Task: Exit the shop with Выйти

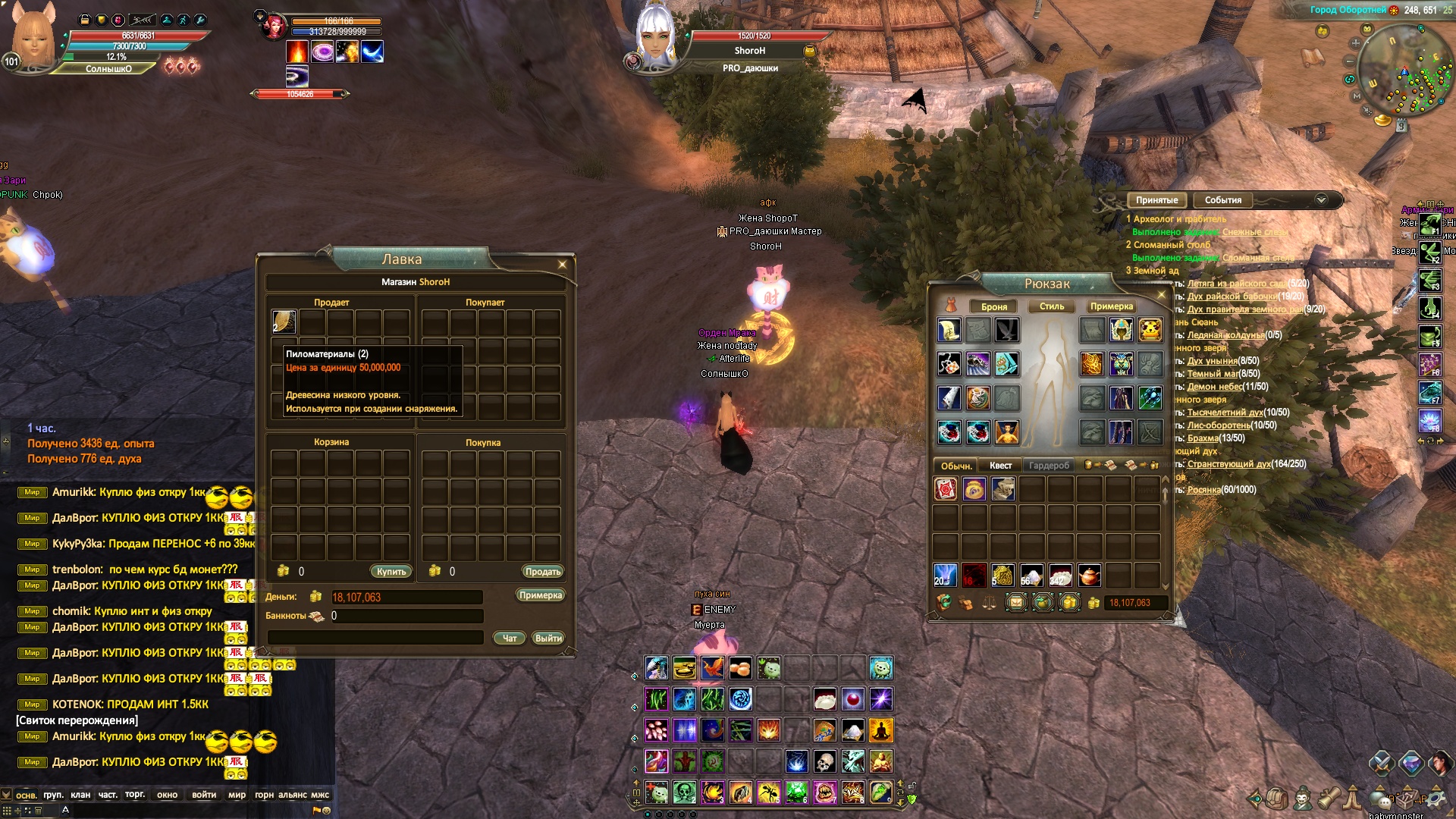Action: [548, 639]
